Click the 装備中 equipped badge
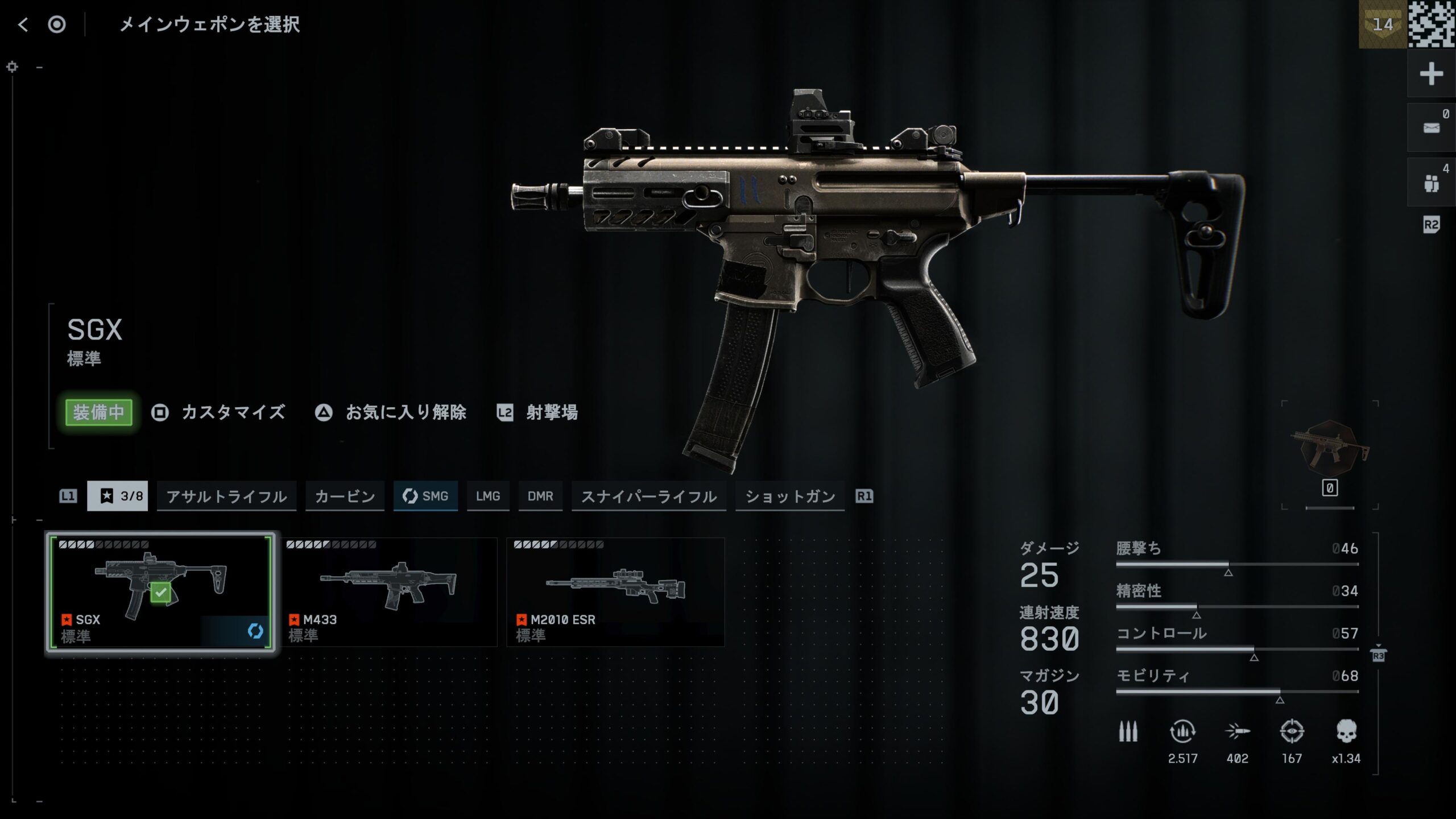 [99, 412]
